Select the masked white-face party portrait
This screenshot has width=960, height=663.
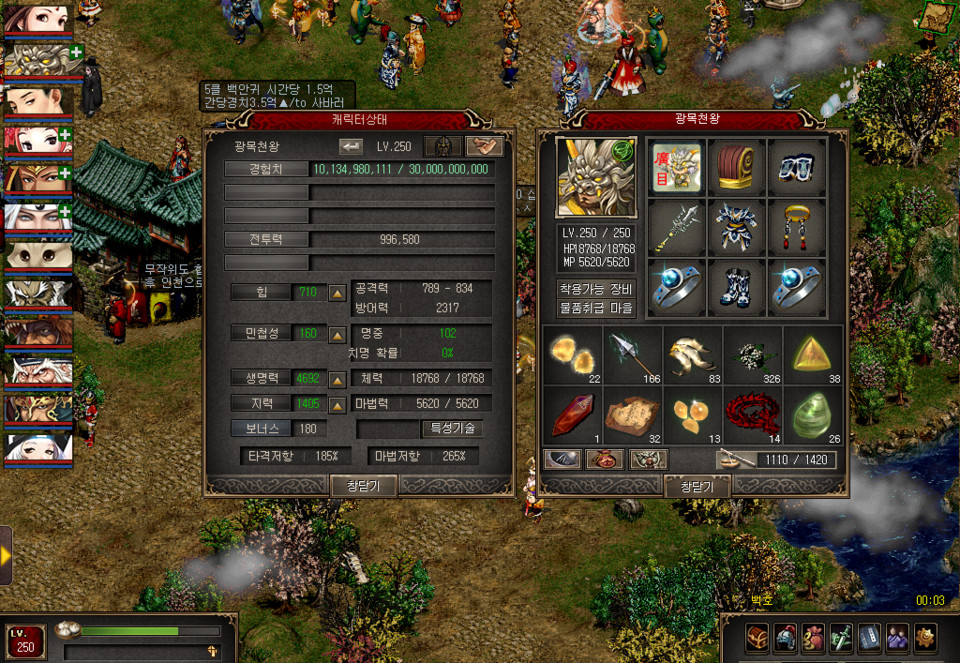(37, 255)
